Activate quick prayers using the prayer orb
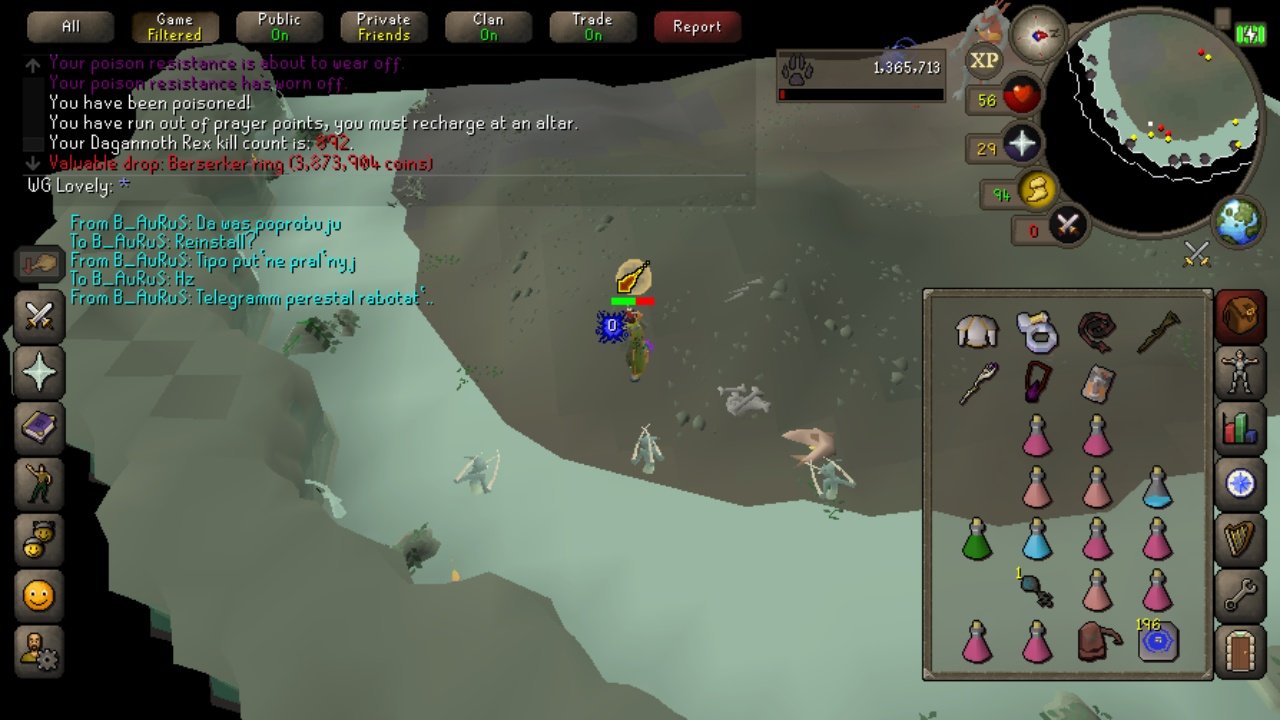 [1021, 146]
